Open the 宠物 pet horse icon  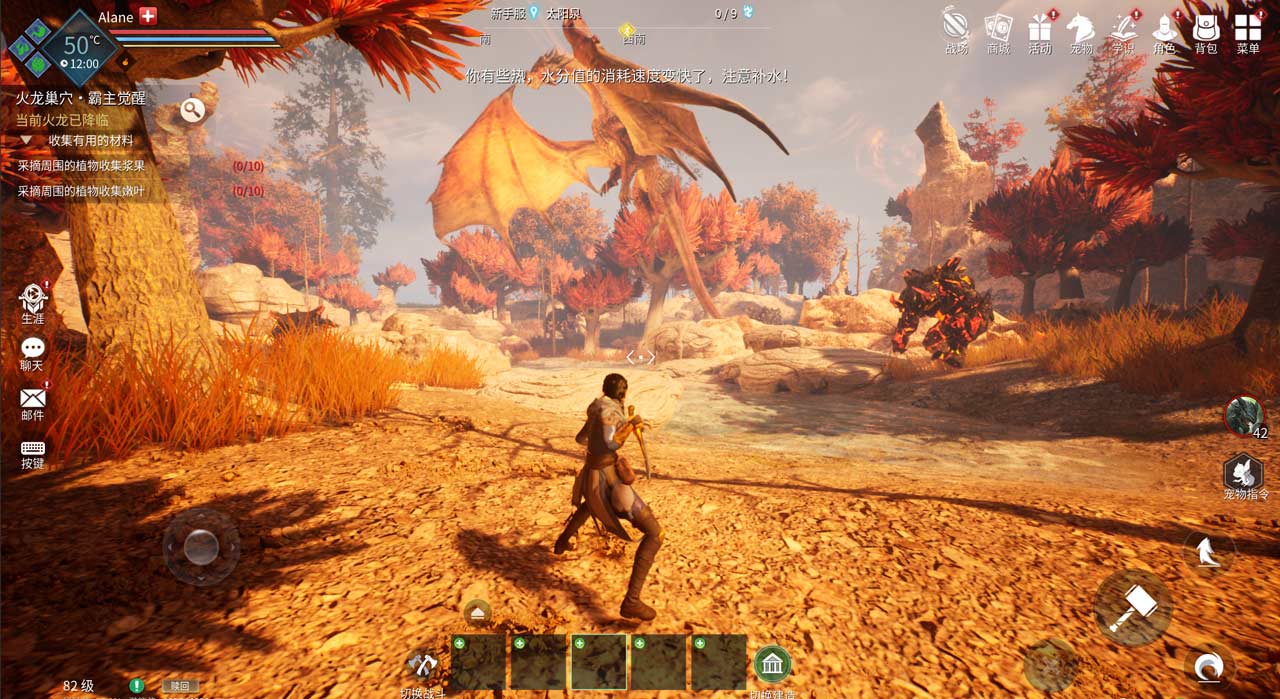(1081, 28)
